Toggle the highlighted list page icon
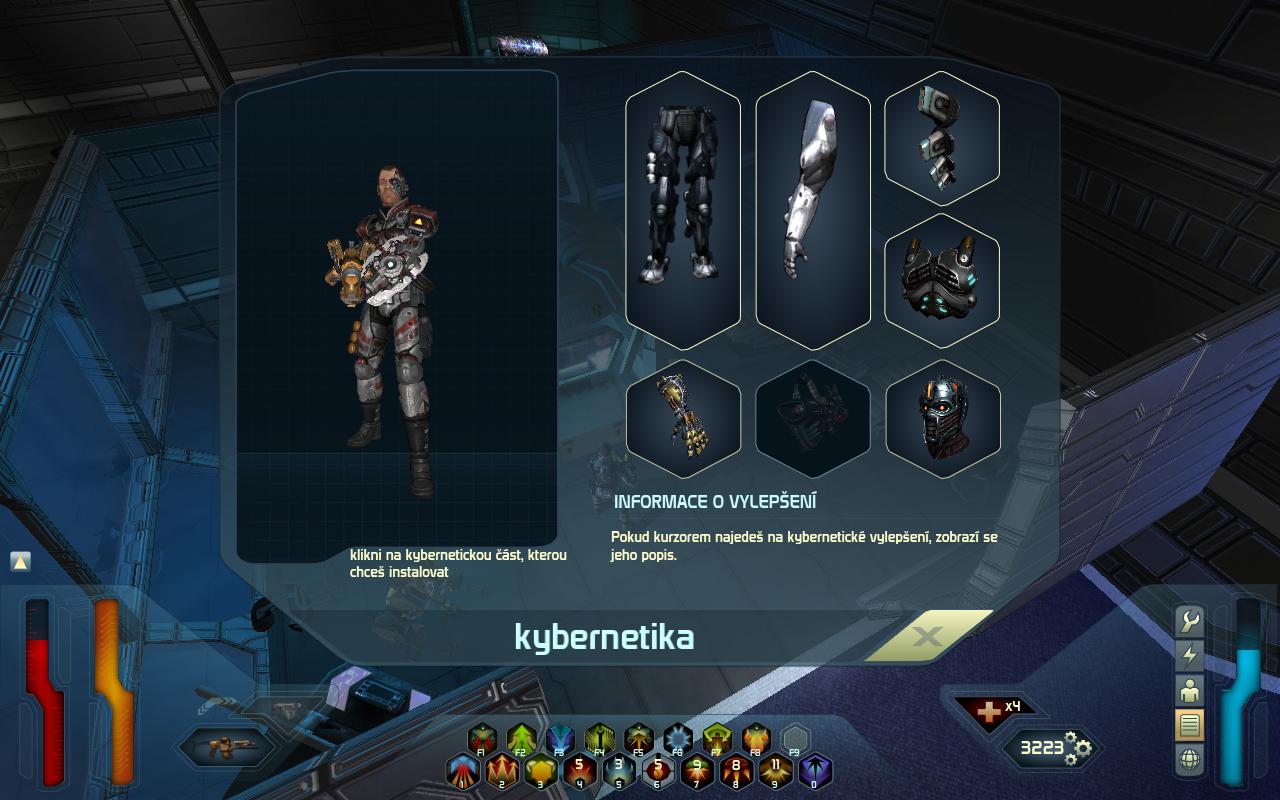1280x800 pixels. [x=1190, y=725]
